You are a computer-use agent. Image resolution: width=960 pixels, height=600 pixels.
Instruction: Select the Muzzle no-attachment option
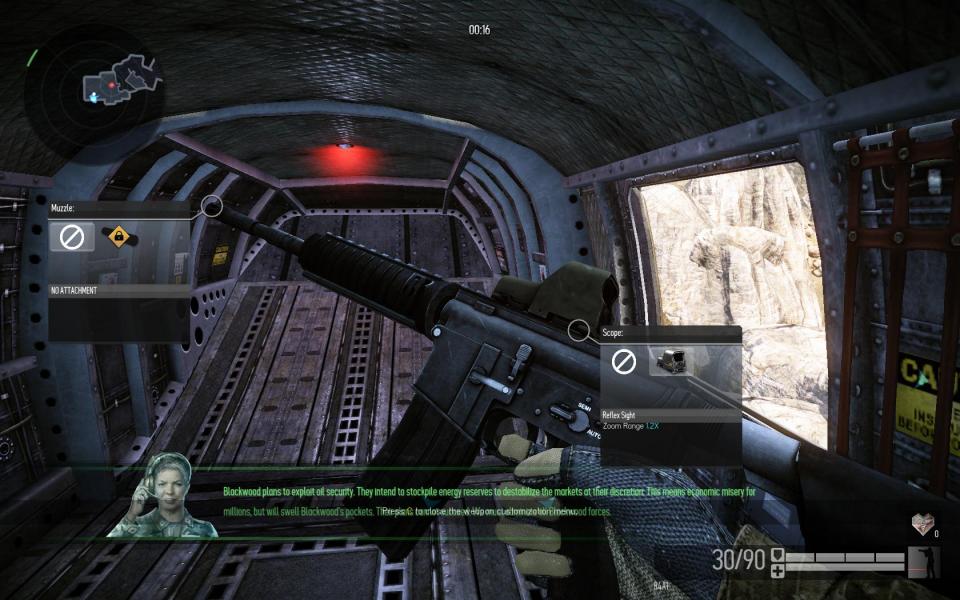pyautogui.click(x=72, y=237)
